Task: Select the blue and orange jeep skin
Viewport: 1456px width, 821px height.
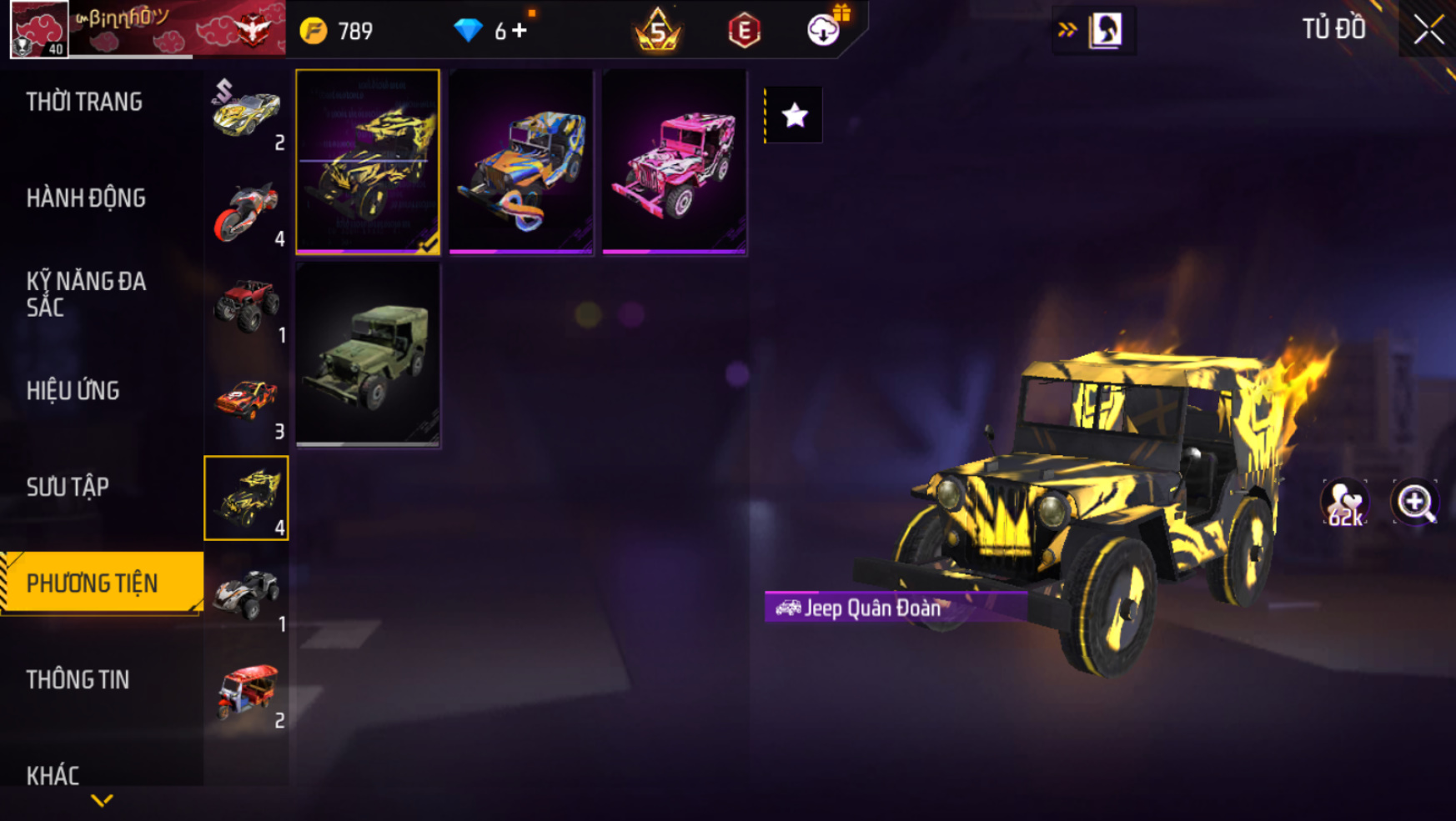Action: pyautogui.click(x=521, y=162)
